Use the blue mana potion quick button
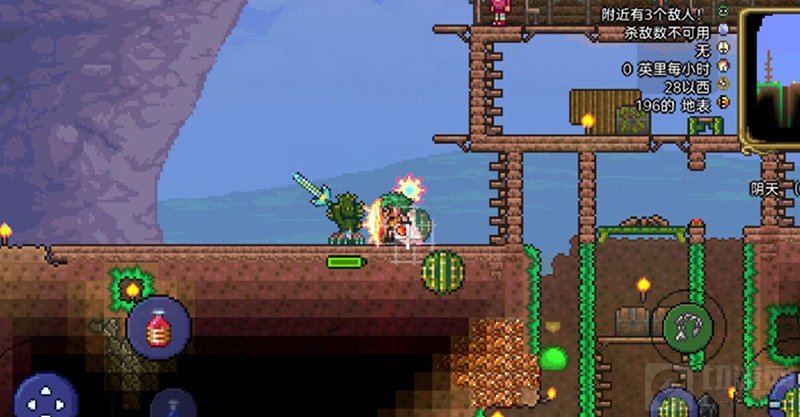800x417 pixels. click(x=174, y=405)
